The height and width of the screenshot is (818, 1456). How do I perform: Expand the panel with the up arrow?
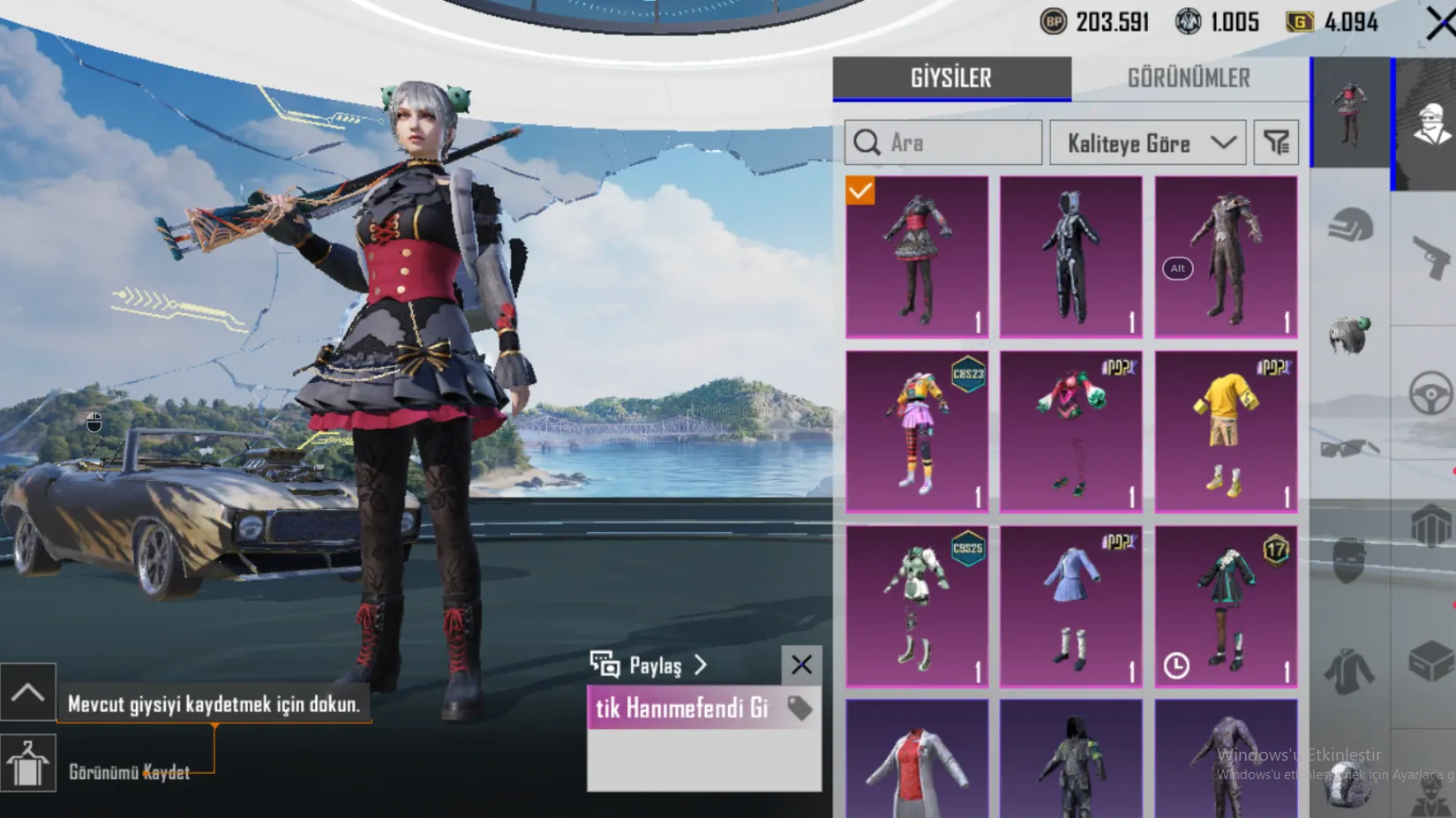pos(28,692)
